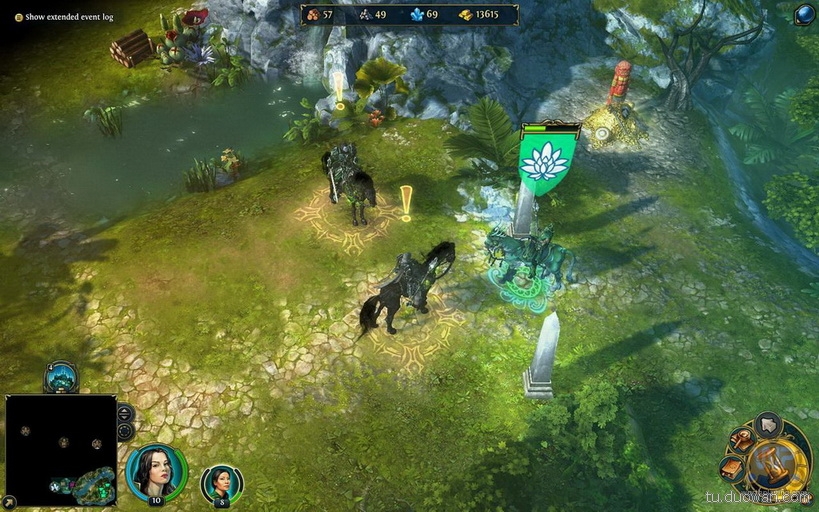This screenshot has width=819, height=512.
Task: Click the blue orb icon in top corner
Action: [804, 14]
